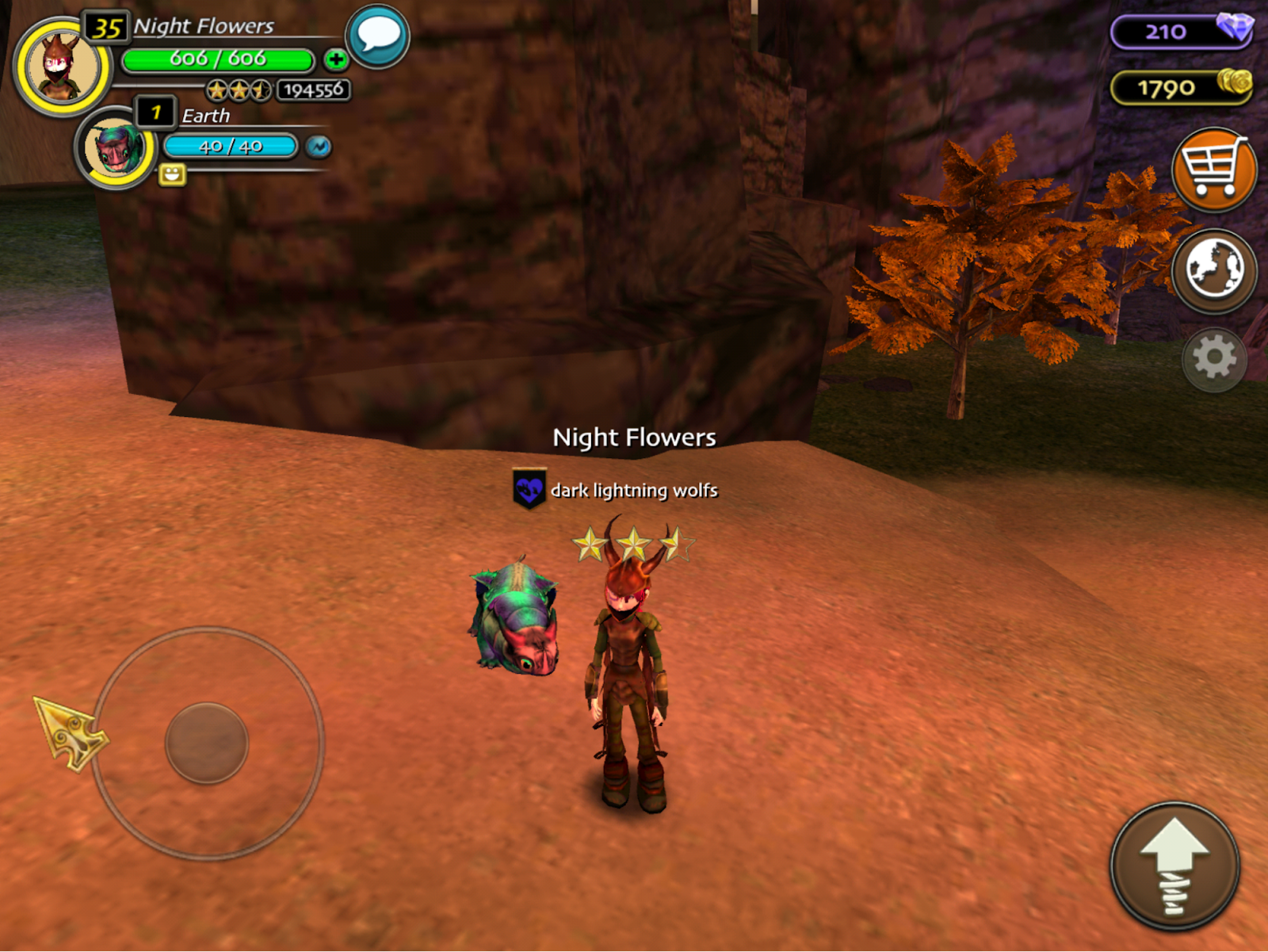Open the world map globe
The image size is (1268, 952).
pyautogui.click(x=1213, y=270)
